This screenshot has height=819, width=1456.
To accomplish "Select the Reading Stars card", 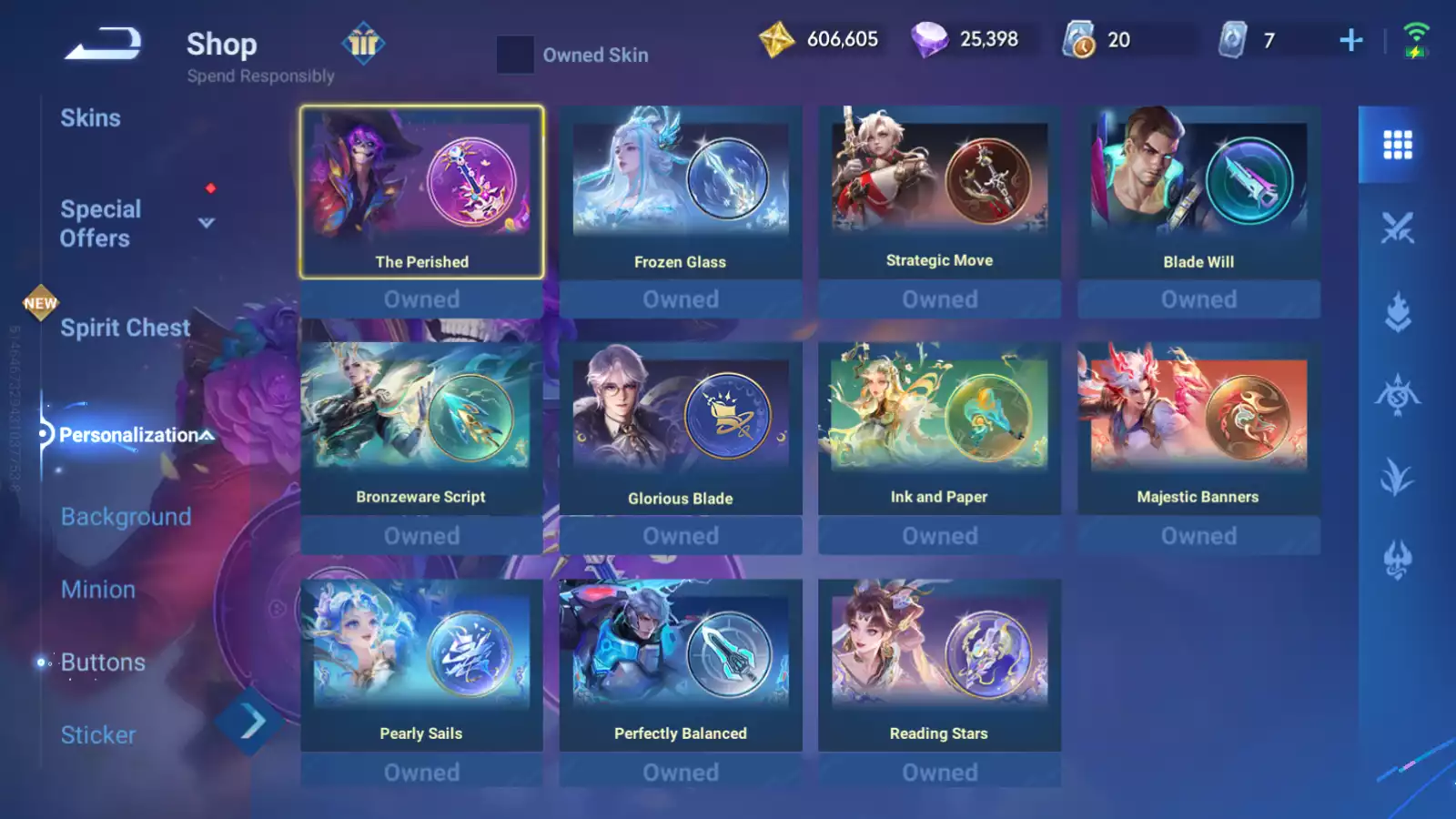I will 939,665.
